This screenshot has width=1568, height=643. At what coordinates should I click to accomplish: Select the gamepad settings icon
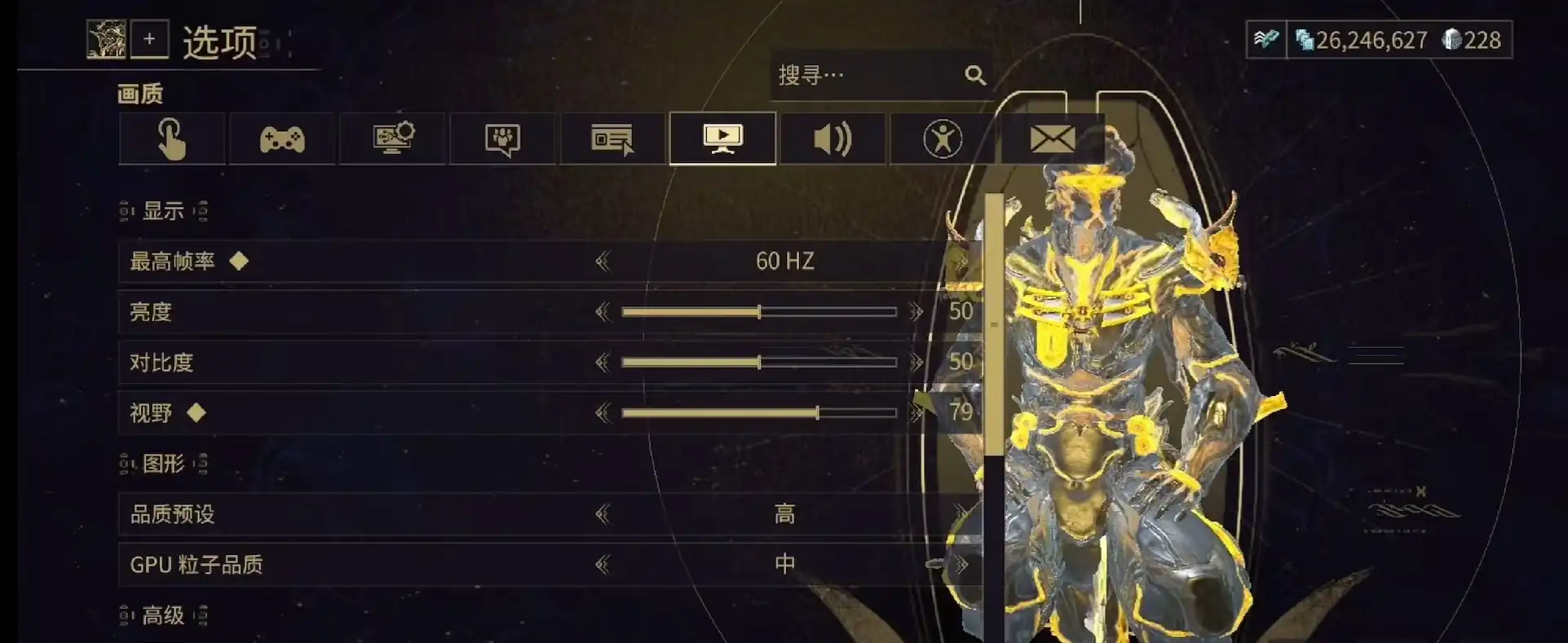(281, 139)
